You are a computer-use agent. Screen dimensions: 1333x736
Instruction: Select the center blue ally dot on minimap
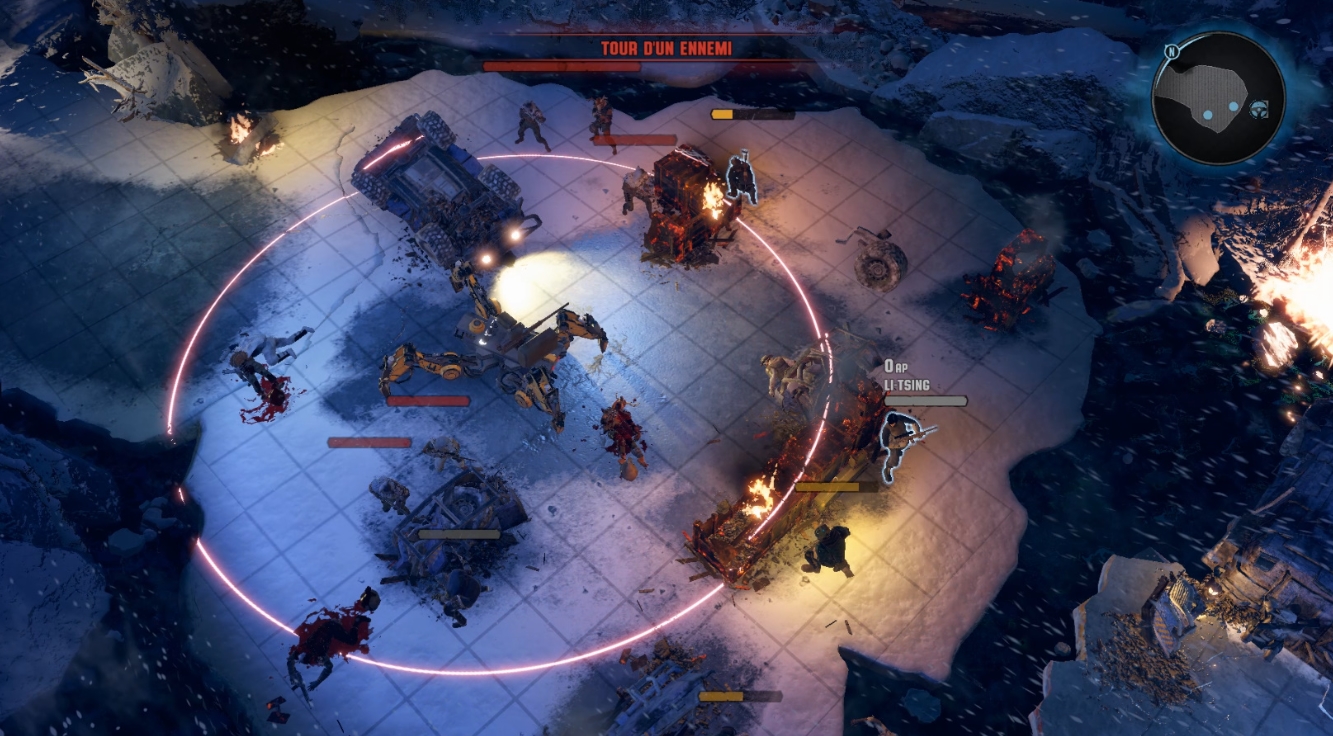point(1233,107)
